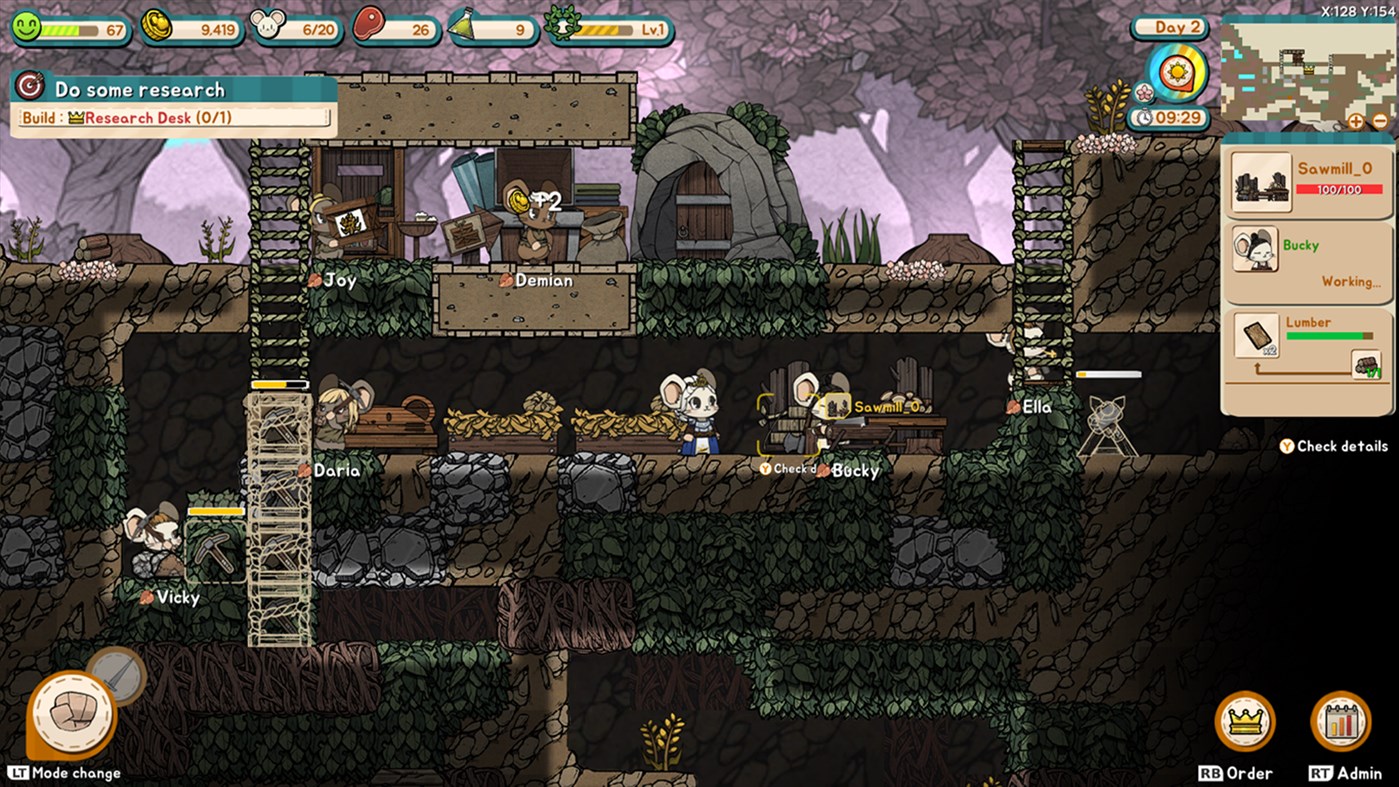Click the sun weather indicator below Day 2
This screenshot has height=787, width=1399.
click(x=1178, y=71)
